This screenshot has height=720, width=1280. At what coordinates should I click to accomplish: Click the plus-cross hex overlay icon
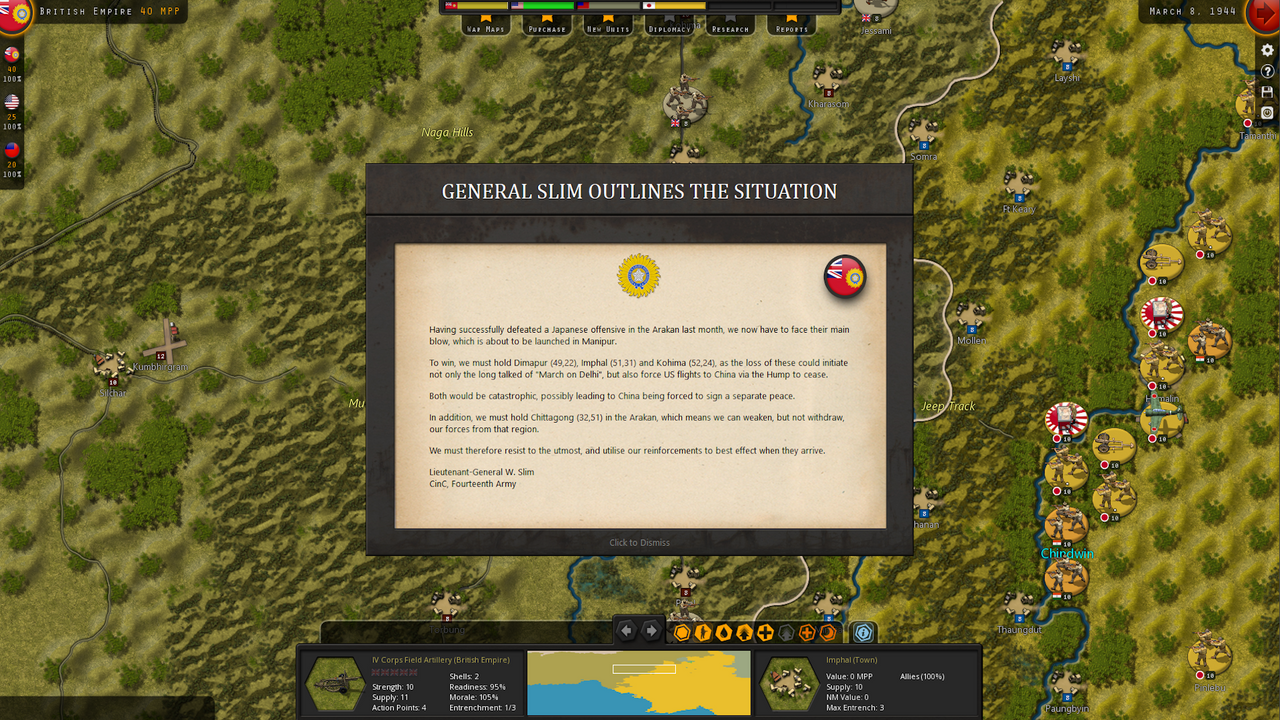pos(765,631)
